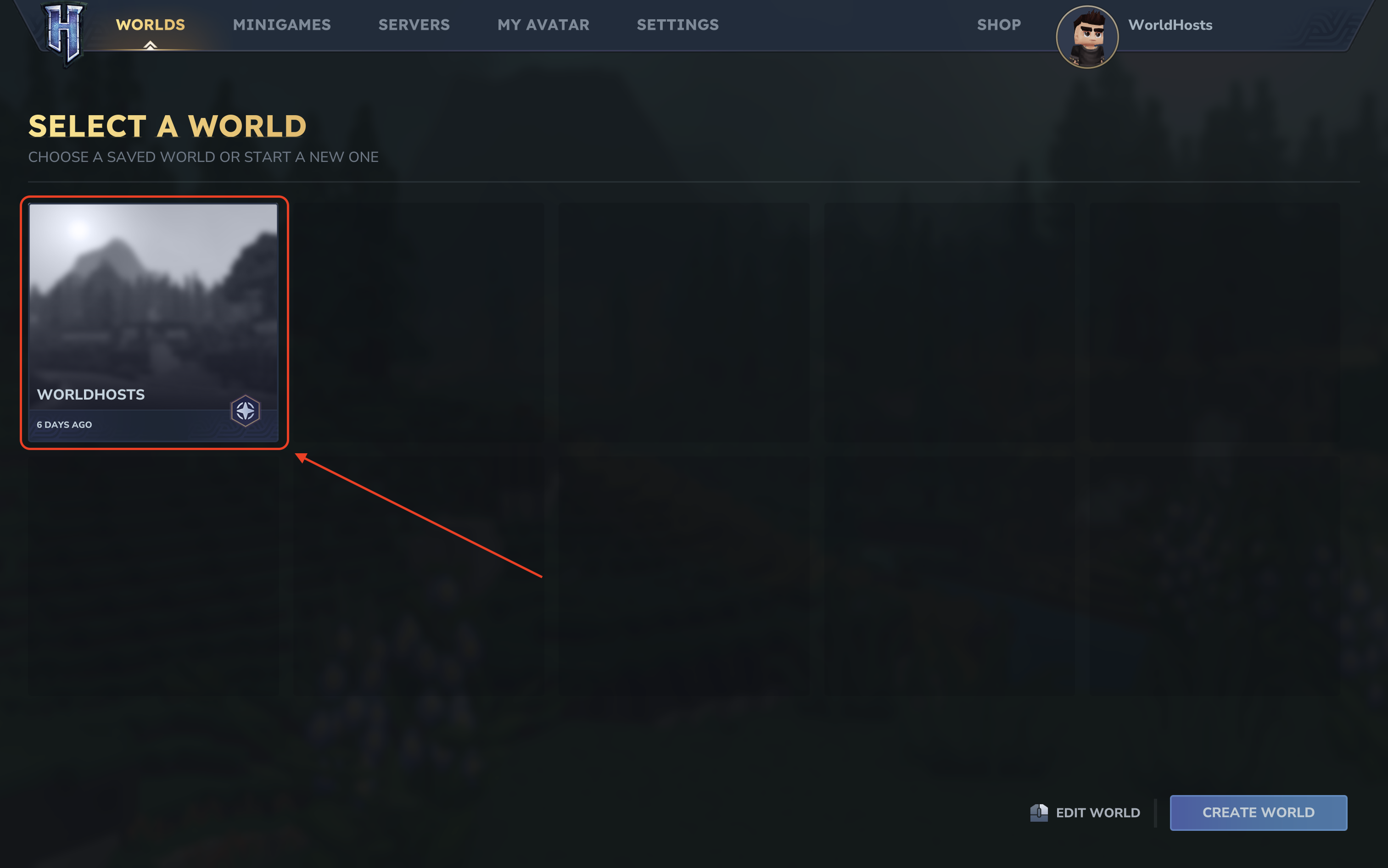Viewport: 1388px width, 868px height.
Task: Click the WorldHosts profile name
Action: [x=1170, y=25]
